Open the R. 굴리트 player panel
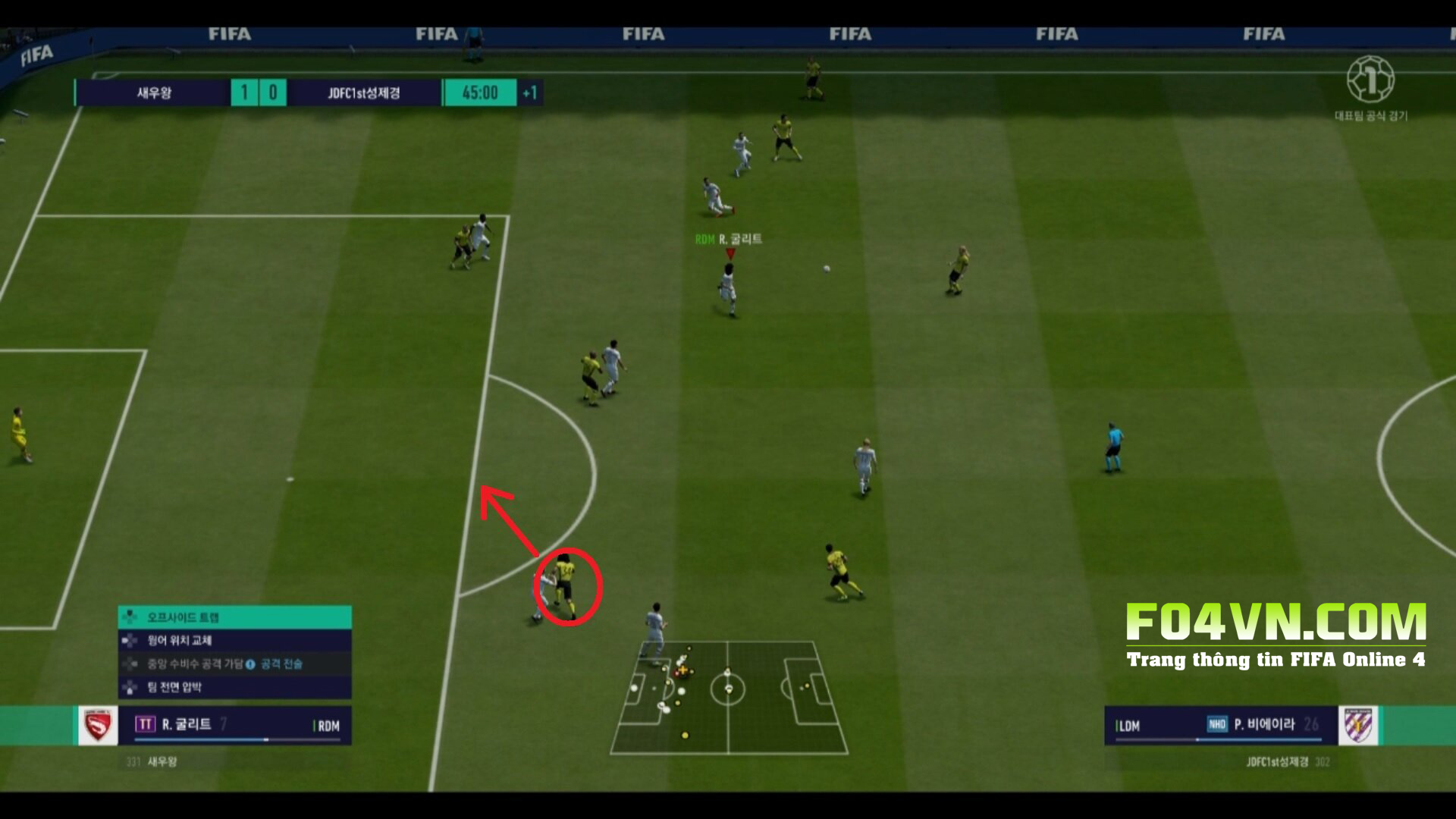The height and width of the screenshot is (819, 1456). click(x=237, y=725)
